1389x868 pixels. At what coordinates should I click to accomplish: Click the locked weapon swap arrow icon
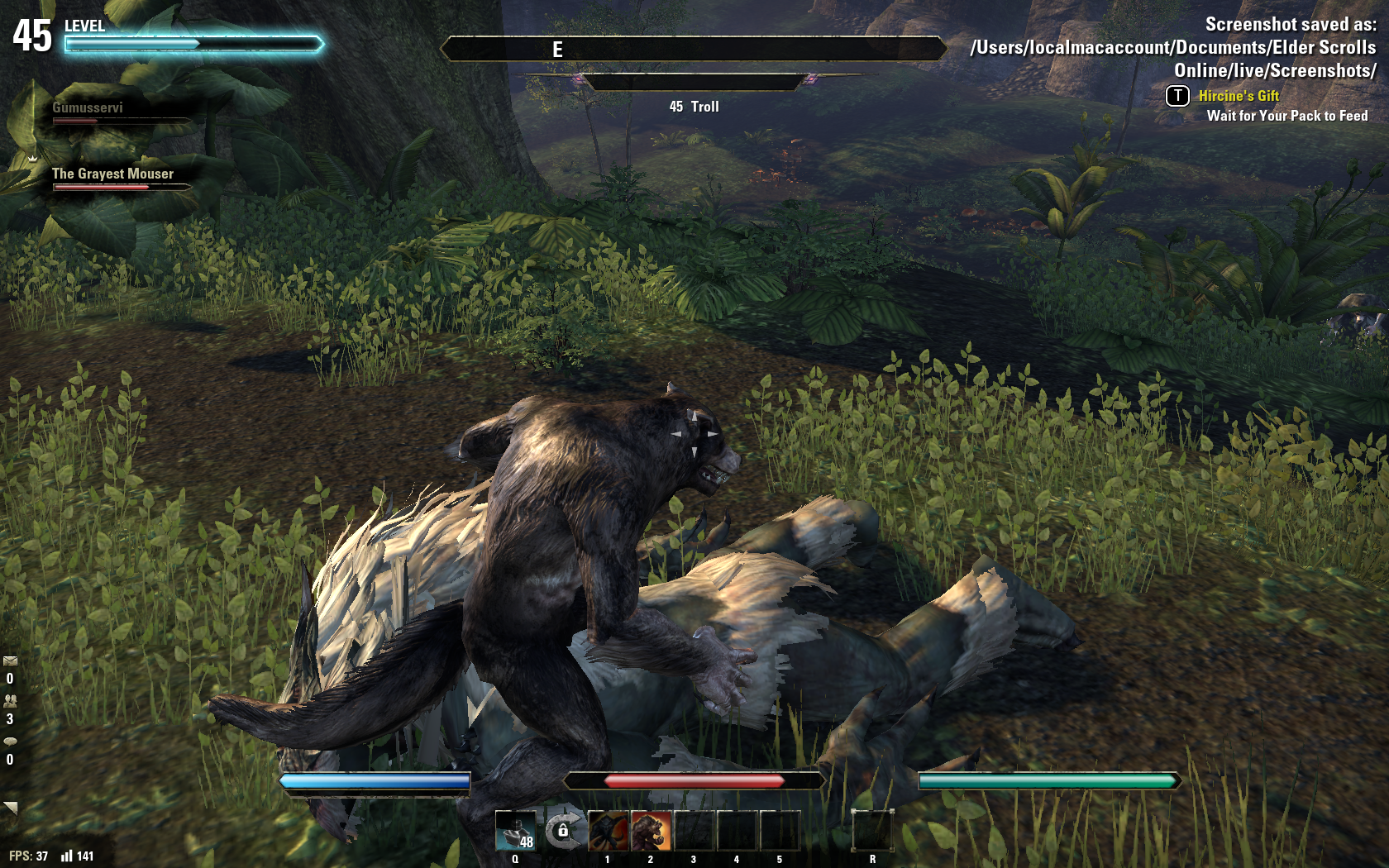(x=562, y=830)
